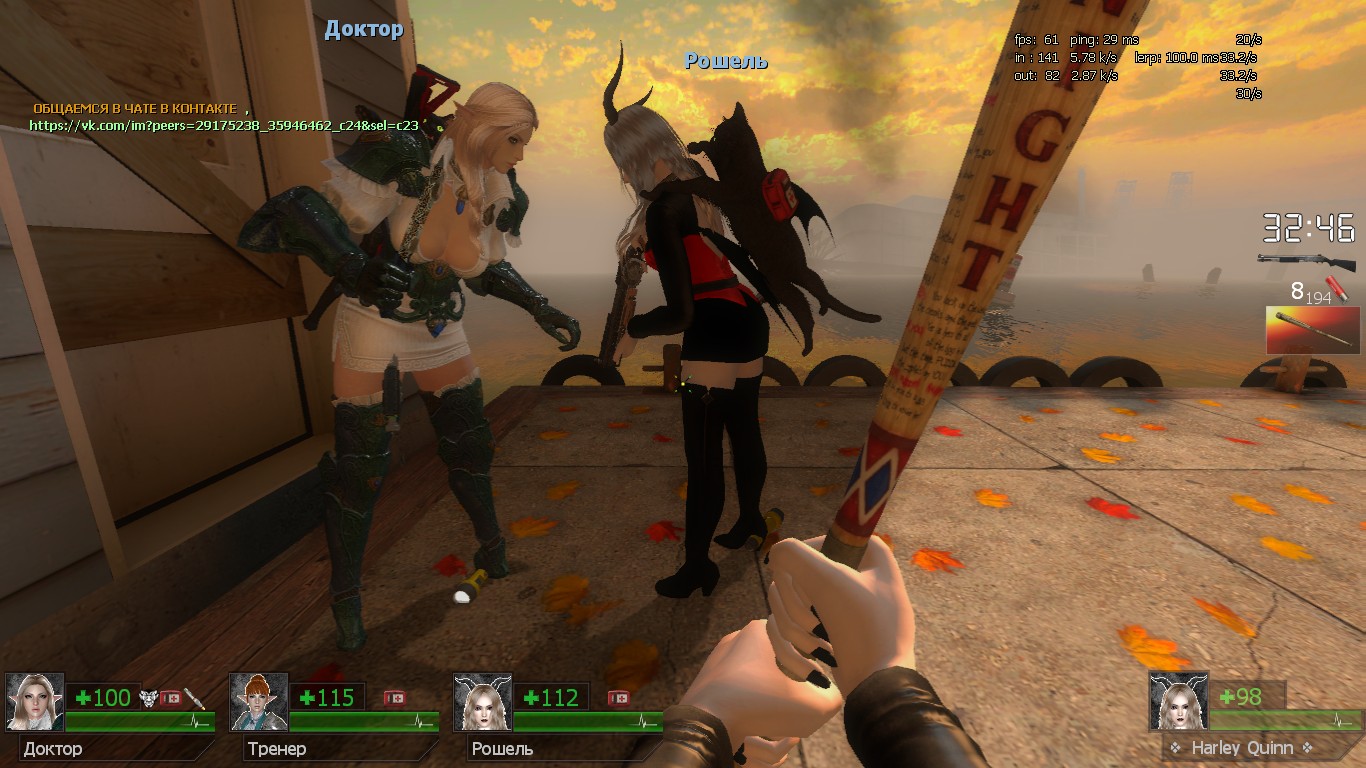Click Доктор's first aid kit icon
Viewport: 1366px width, 768px height.
[x=171, y=698]
